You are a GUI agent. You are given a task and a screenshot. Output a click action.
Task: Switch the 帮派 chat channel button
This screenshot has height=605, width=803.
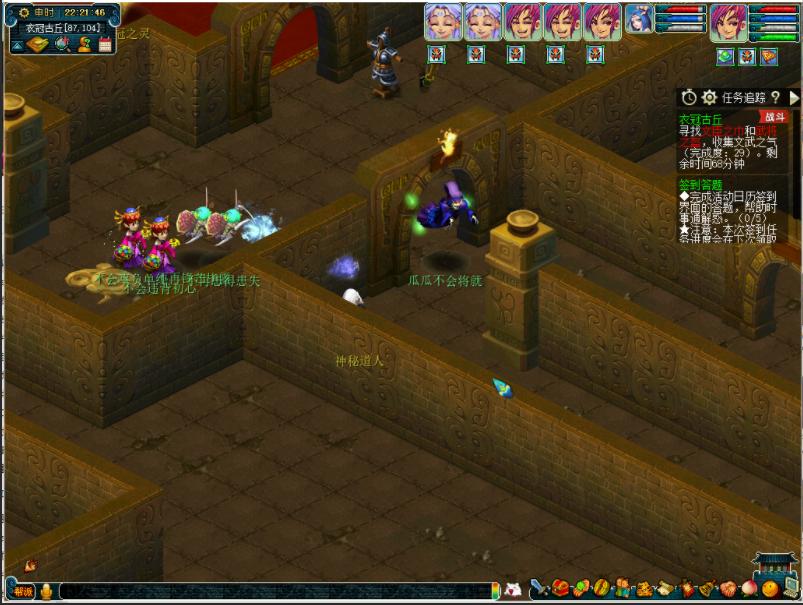(x=22, y=591)
